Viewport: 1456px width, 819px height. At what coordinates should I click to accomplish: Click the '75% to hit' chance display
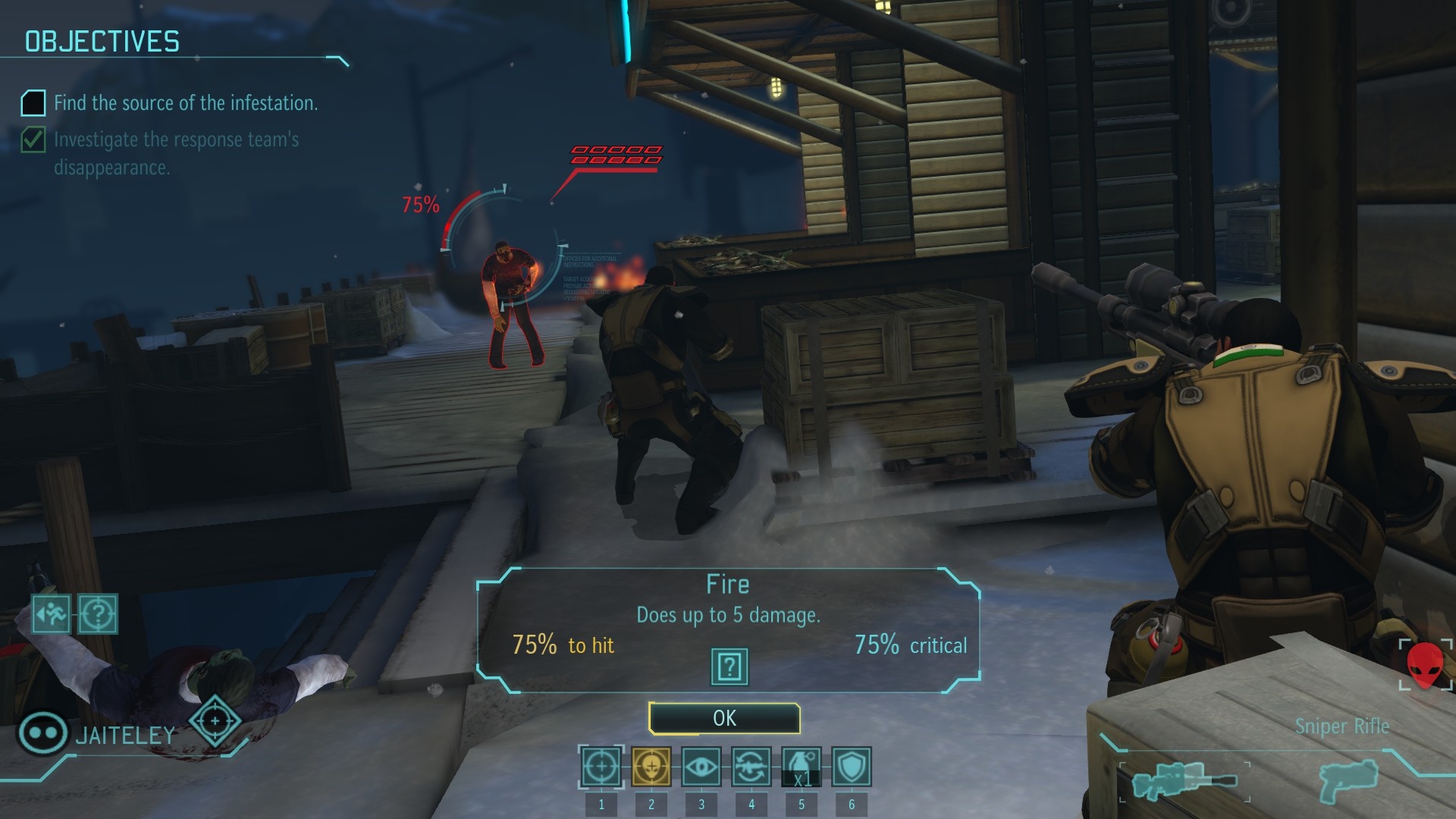point(563,645)
